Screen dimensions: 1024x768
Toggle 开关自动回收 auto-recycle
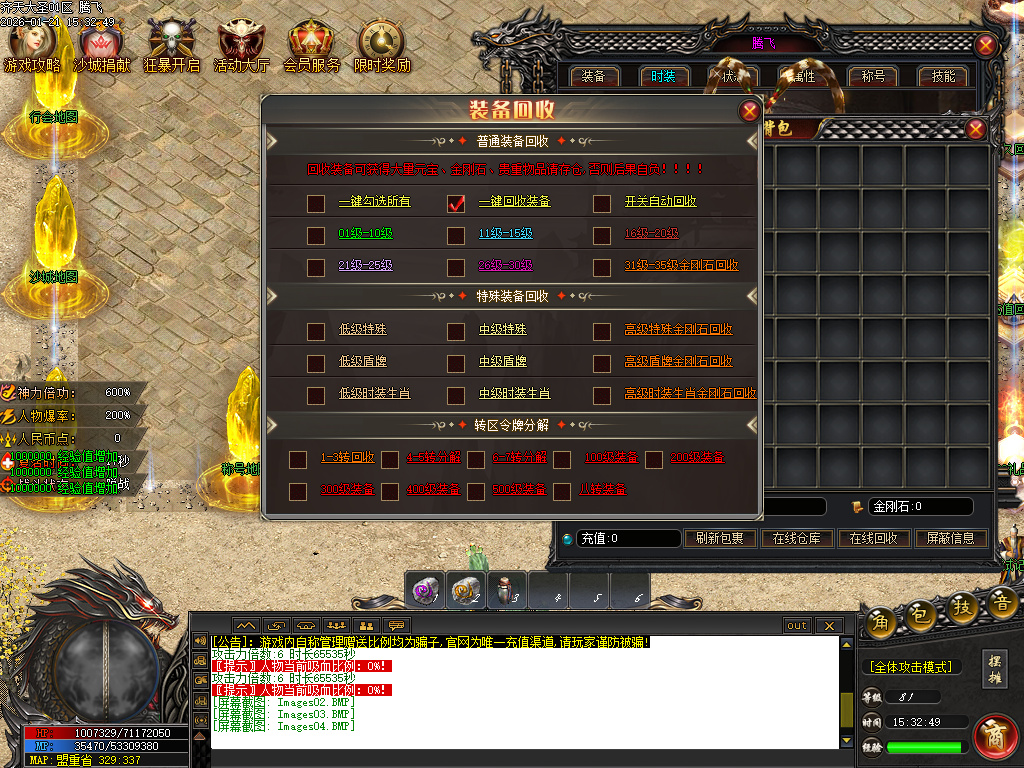pos(602,204)
